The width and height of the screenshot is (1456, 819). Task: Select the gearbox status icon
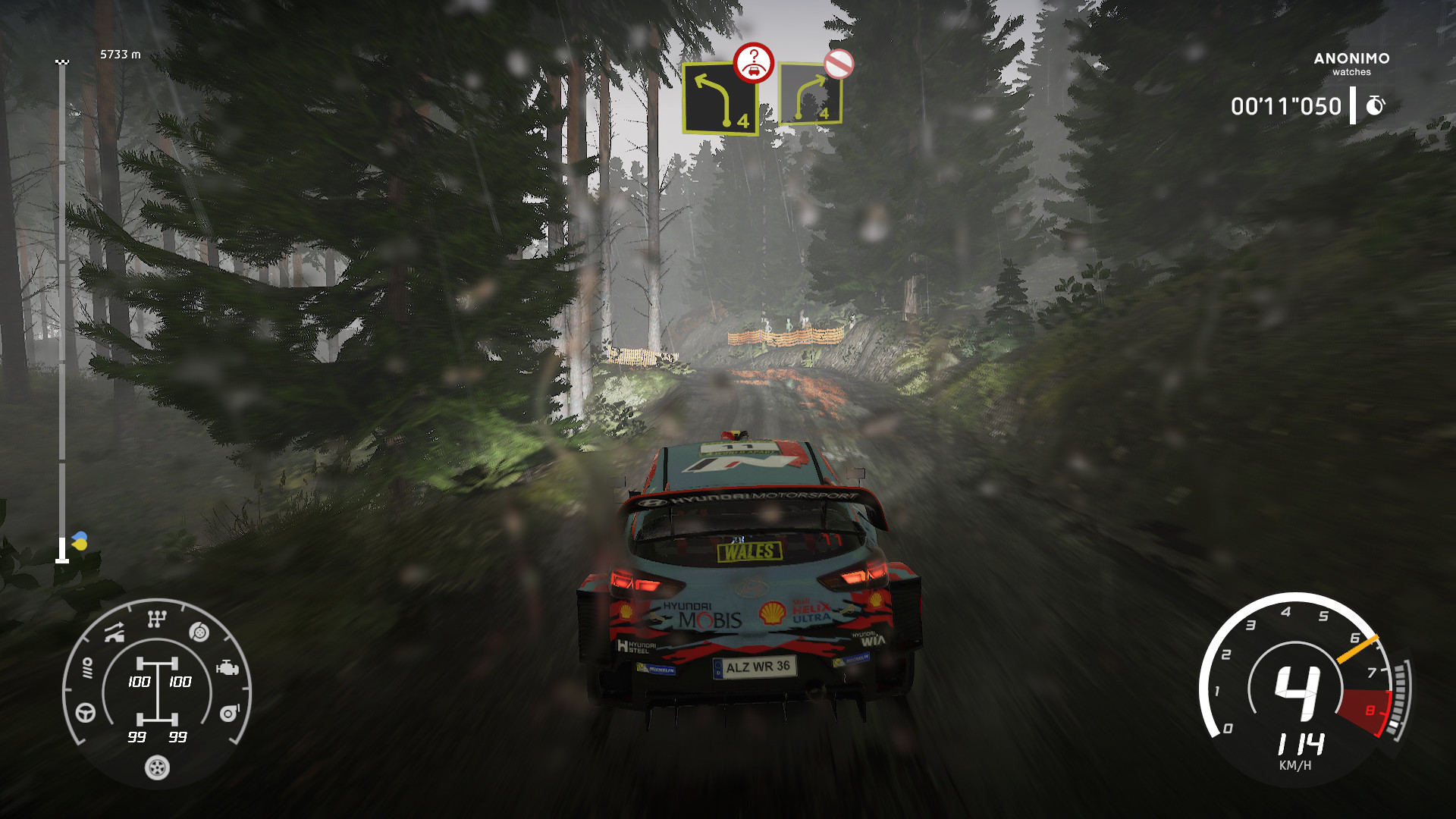pyautogui.click(x=156, y=620)
